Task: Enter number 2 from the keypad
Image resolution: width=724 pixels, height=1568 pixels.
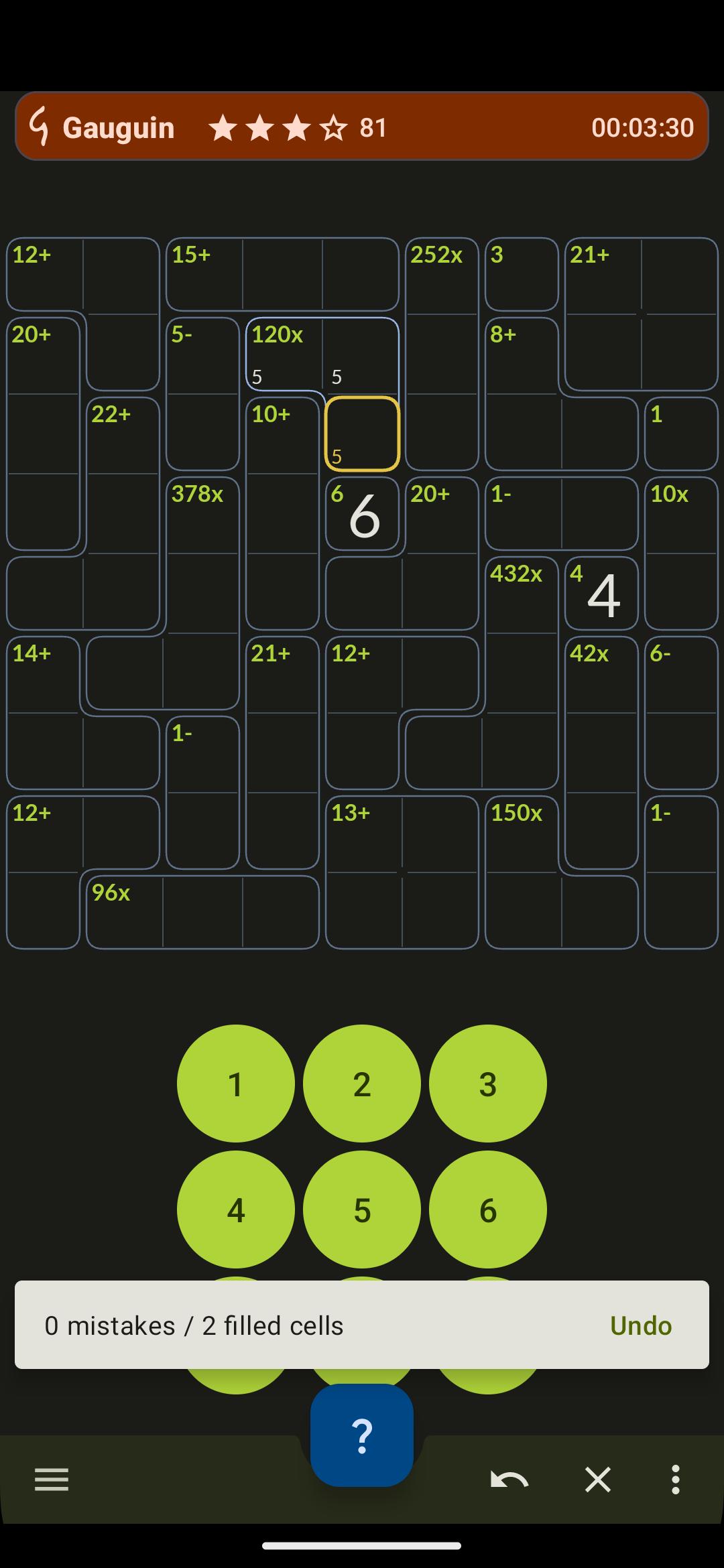Action: click(361, 1084)
